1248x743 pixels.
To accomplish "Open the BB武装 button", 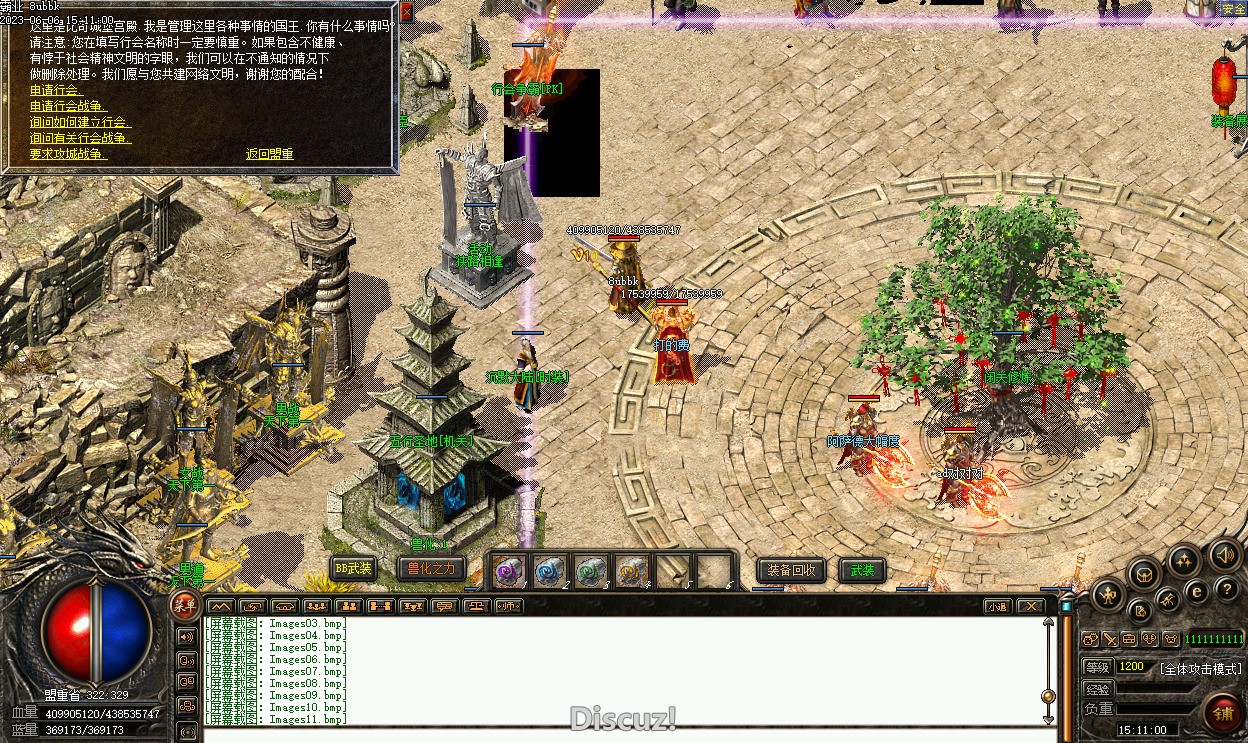I will pos(353,569).
